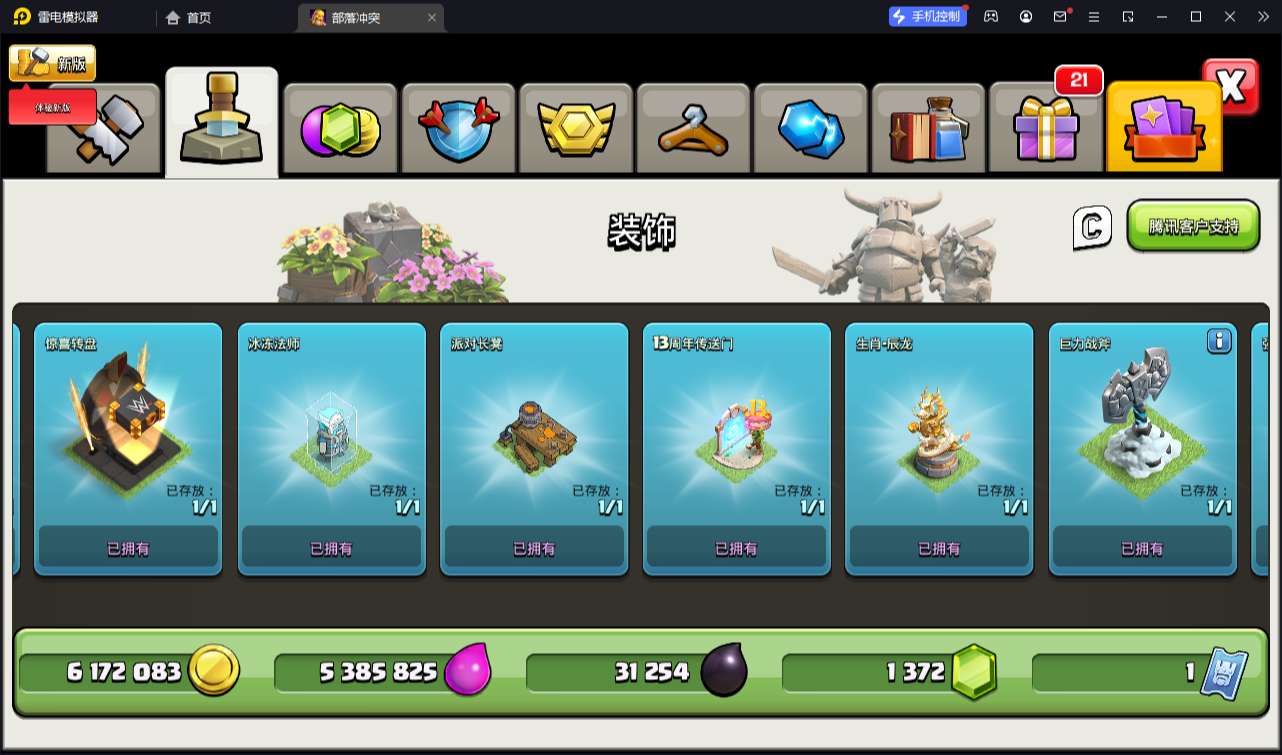1282x755 pixels.
Task: Close the shop with the red X
Action: pos(1231,87)
